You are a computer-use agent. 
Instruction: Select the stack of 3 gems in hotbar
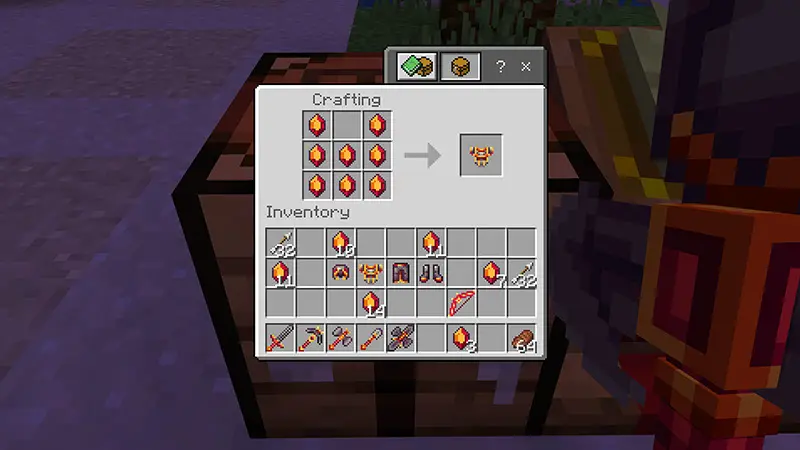(461, 339)
